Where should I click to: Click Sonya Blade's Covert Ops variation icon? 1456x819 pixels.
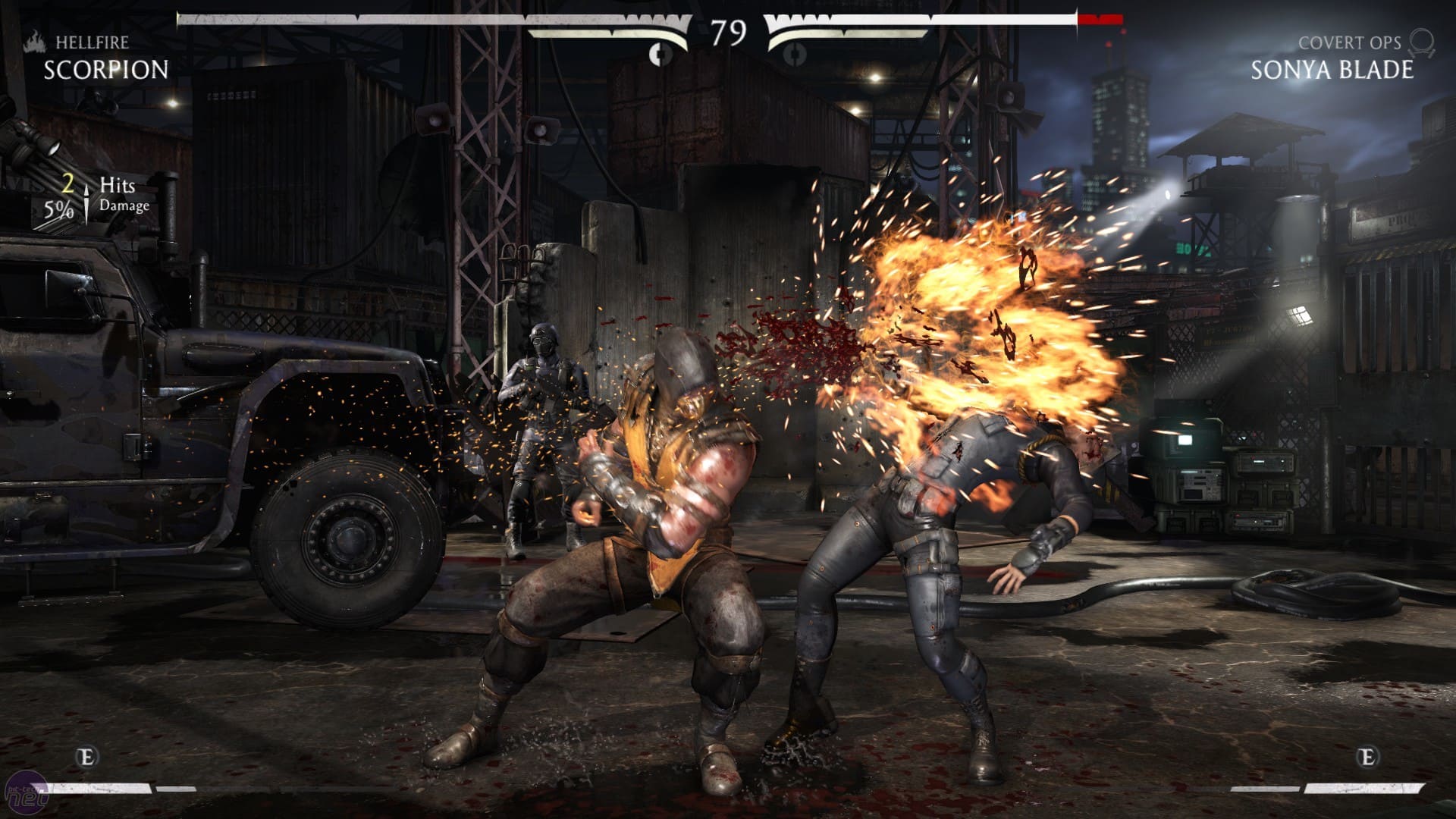pos(1423,42)
